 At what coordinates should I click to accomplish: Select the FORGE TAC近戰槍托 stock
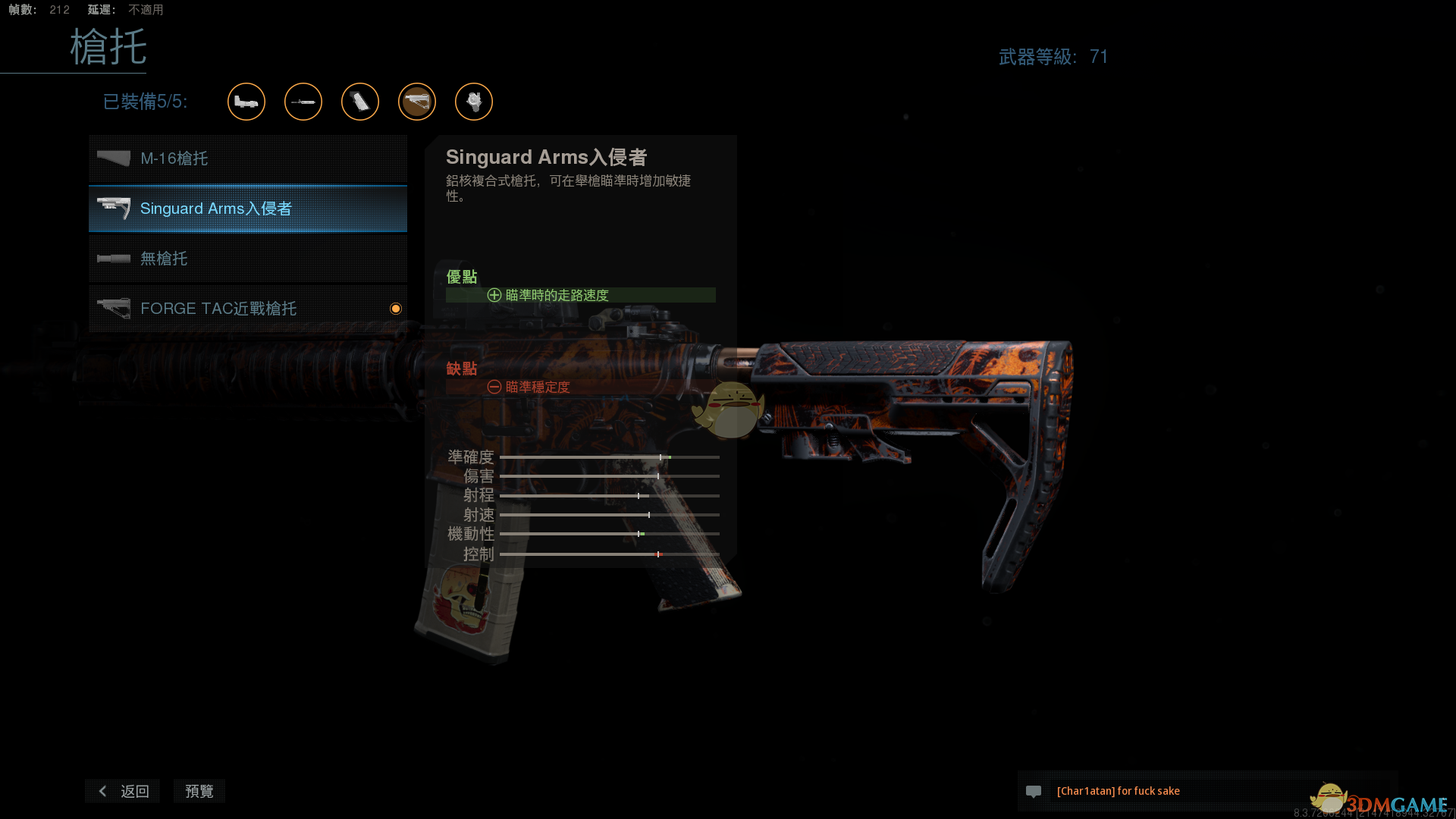[247, 309]
